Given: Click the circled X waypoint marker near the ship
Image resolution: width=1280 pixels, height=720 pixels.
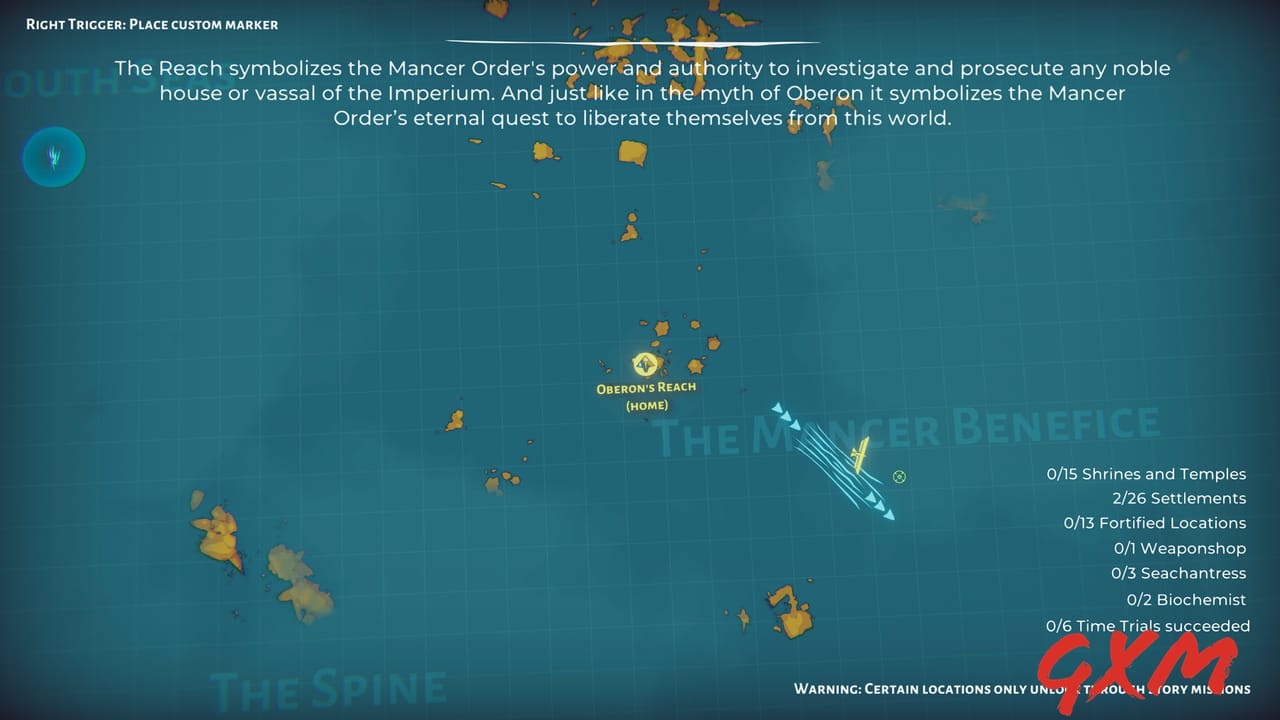Looking at the screenshot, I should [x=899, y=477].
